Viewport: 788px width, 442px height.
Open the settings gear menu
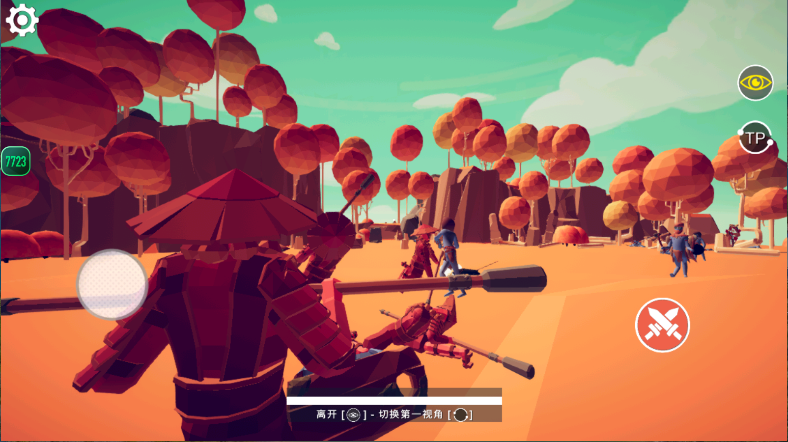(x=21, y=19)
